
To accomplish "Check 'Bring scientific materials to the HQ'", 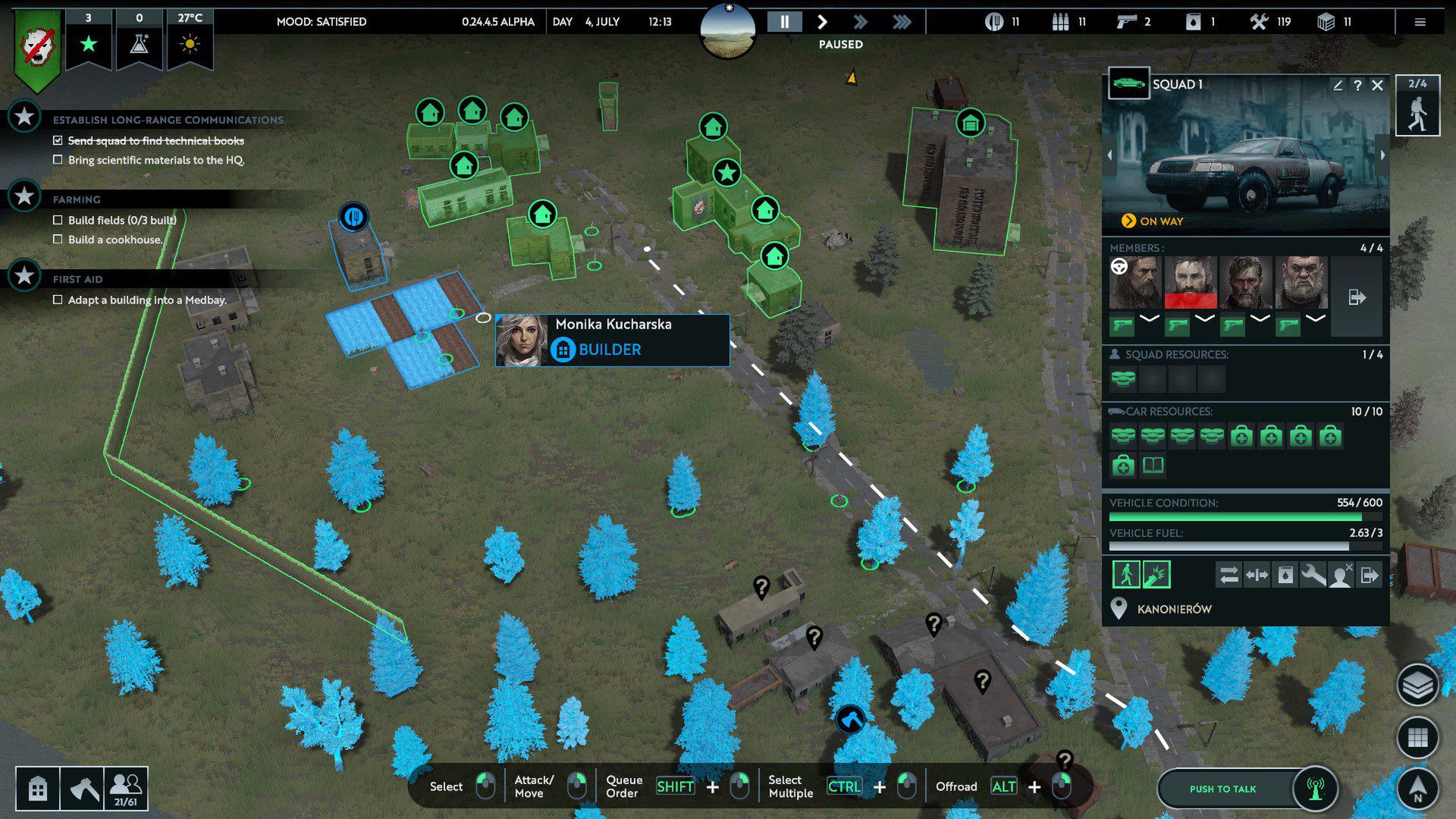I will (58, 158).
